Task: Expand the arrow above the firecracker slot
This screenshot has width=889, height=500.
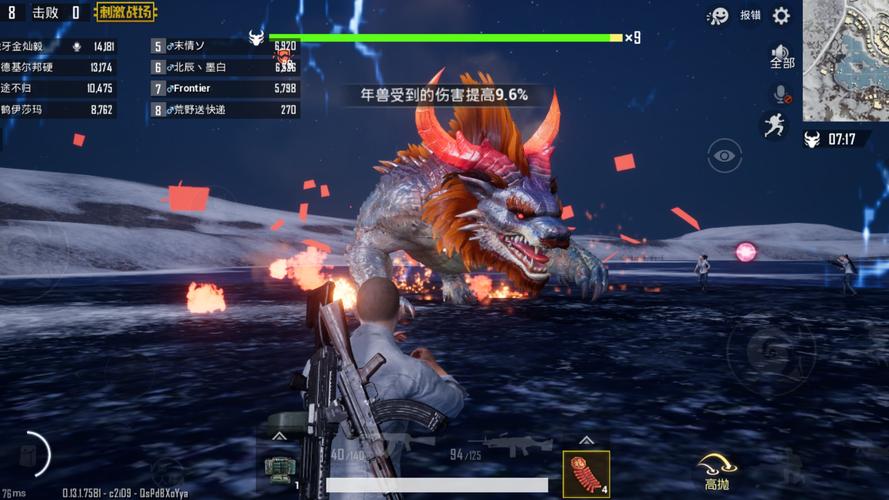Action: click(586, 438)
